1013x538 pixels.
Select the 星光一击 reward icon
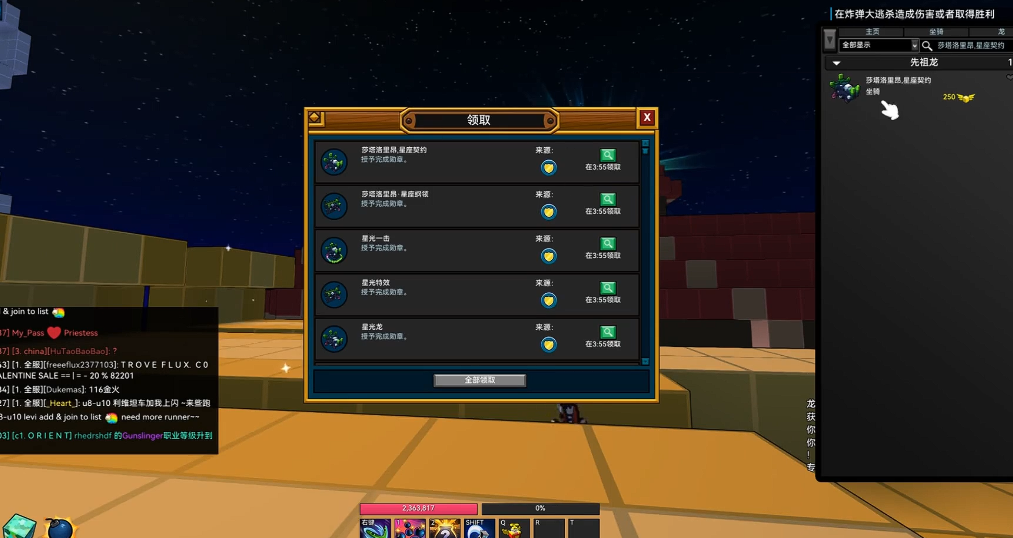coord(334,250)
